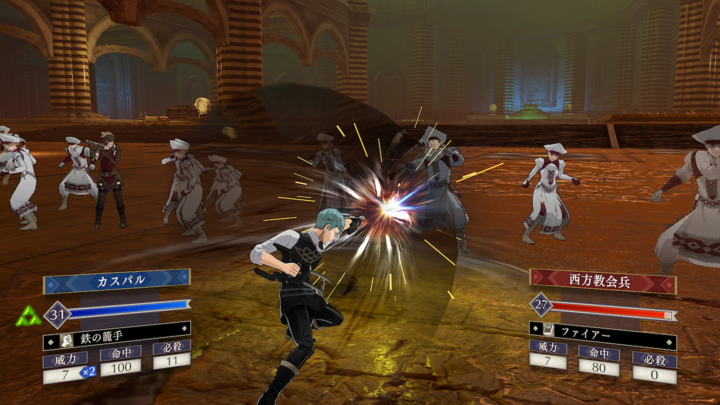This screenshot has height=405, width=720.
Task: Click the ファイアー spell panel
Action: 602,328
